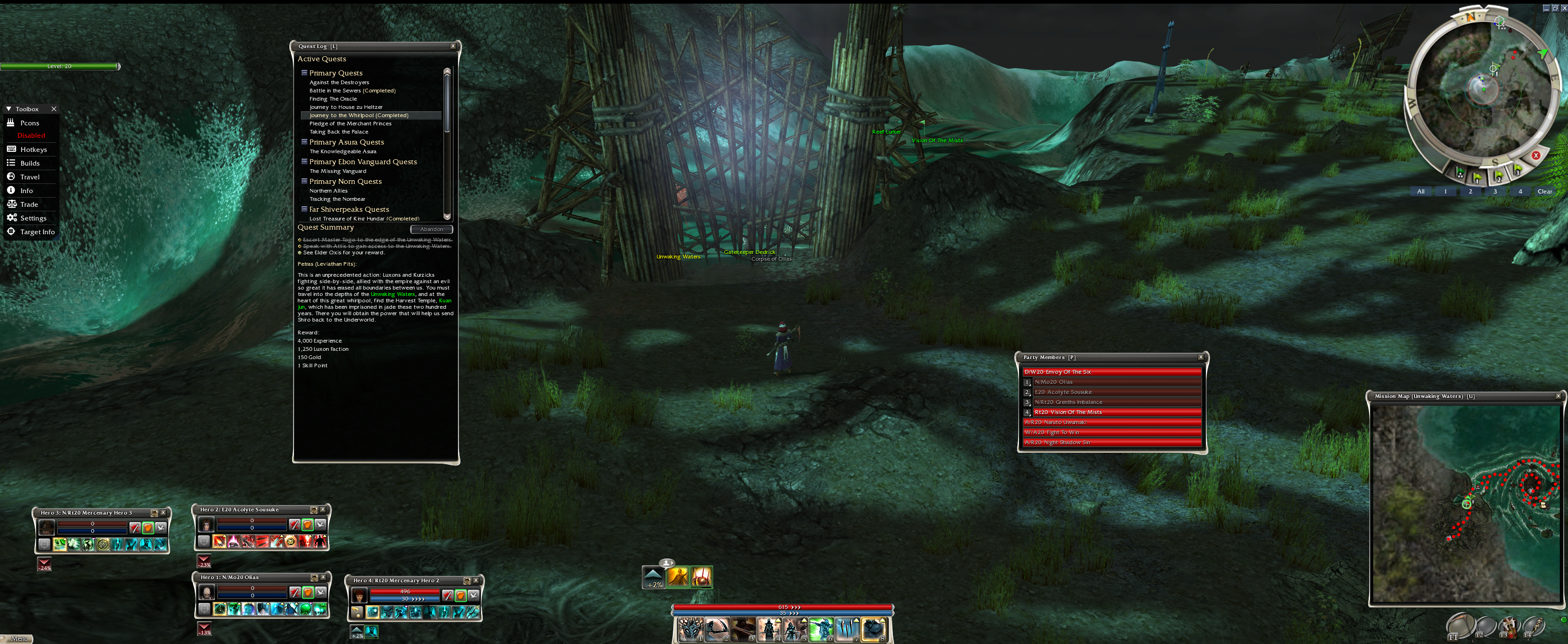This screenshot has height=644, width=1568.
Task: Open the Builds toolbox entry
Action: (29, 163)
